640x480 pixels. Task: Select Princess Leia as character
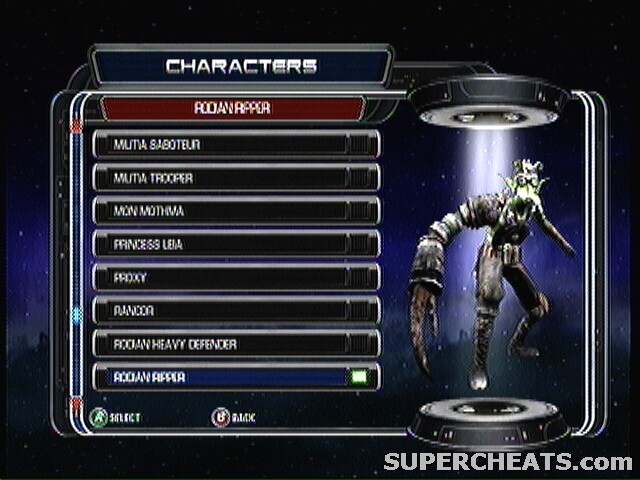[x=236, y=244]
